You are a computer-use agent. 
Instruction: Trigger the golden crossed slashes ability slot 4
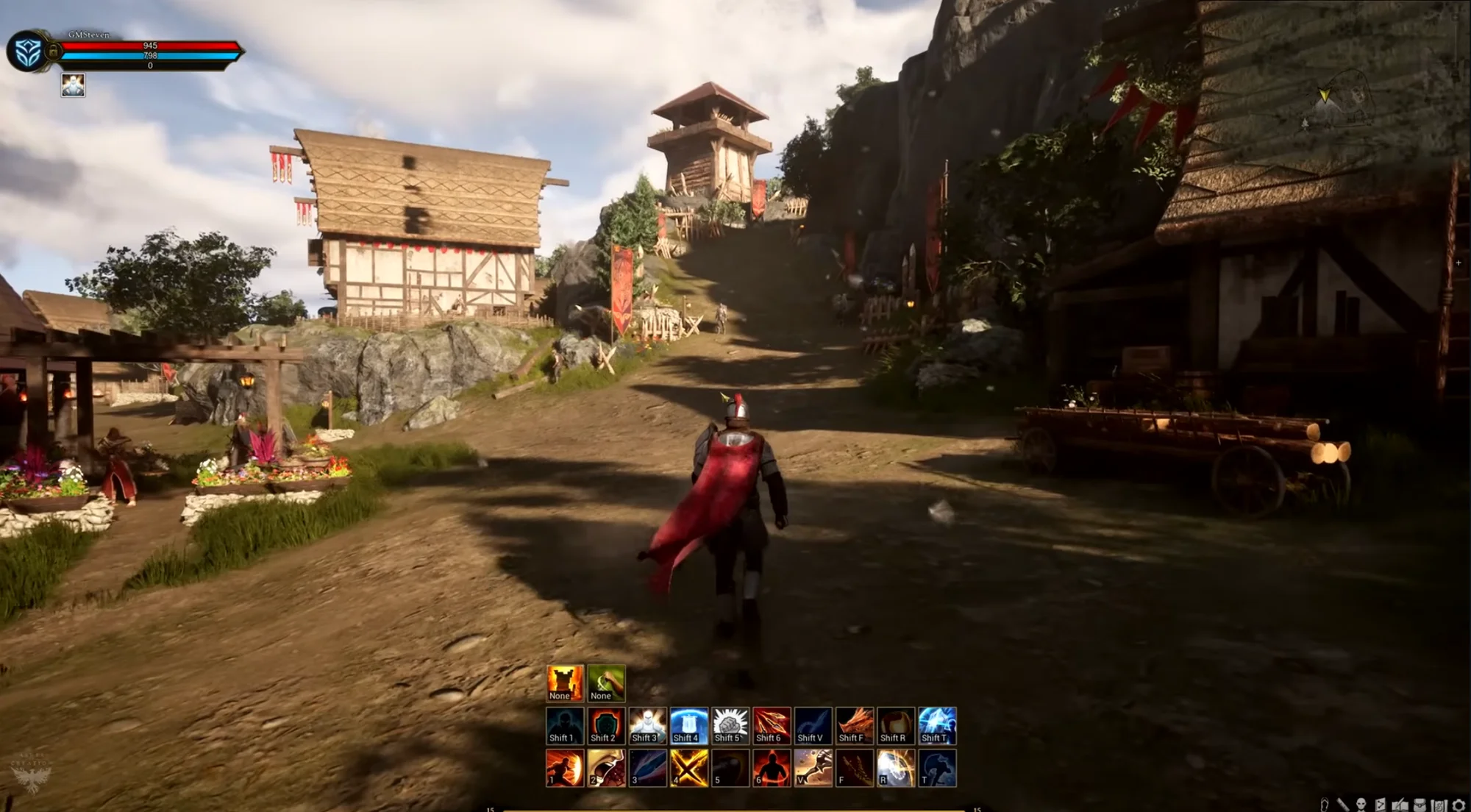tap(688, 768)
